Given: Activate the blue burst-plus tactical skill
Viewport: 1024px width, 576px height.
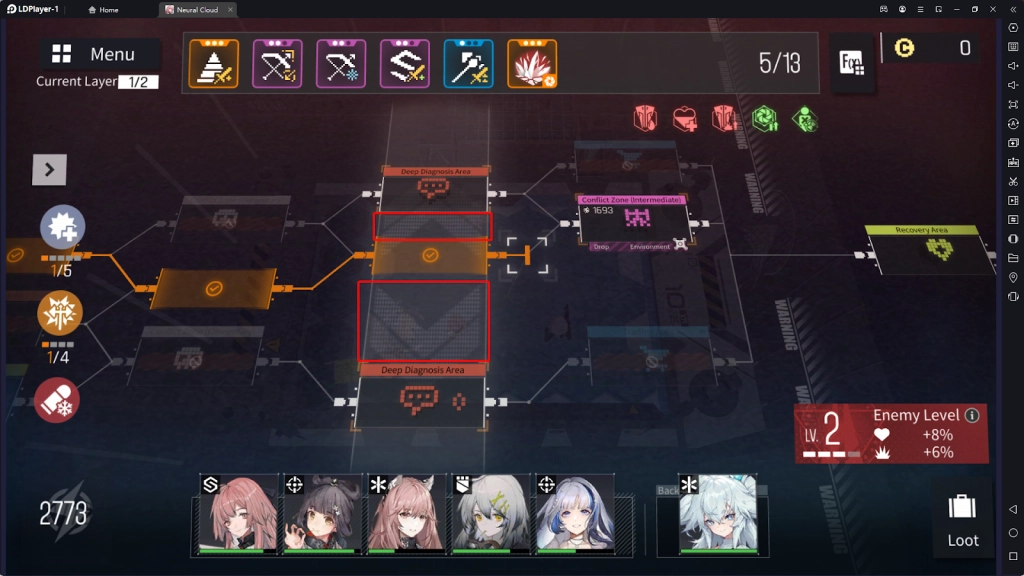Looking at the screenshot, I should click(x=61, y=229).
